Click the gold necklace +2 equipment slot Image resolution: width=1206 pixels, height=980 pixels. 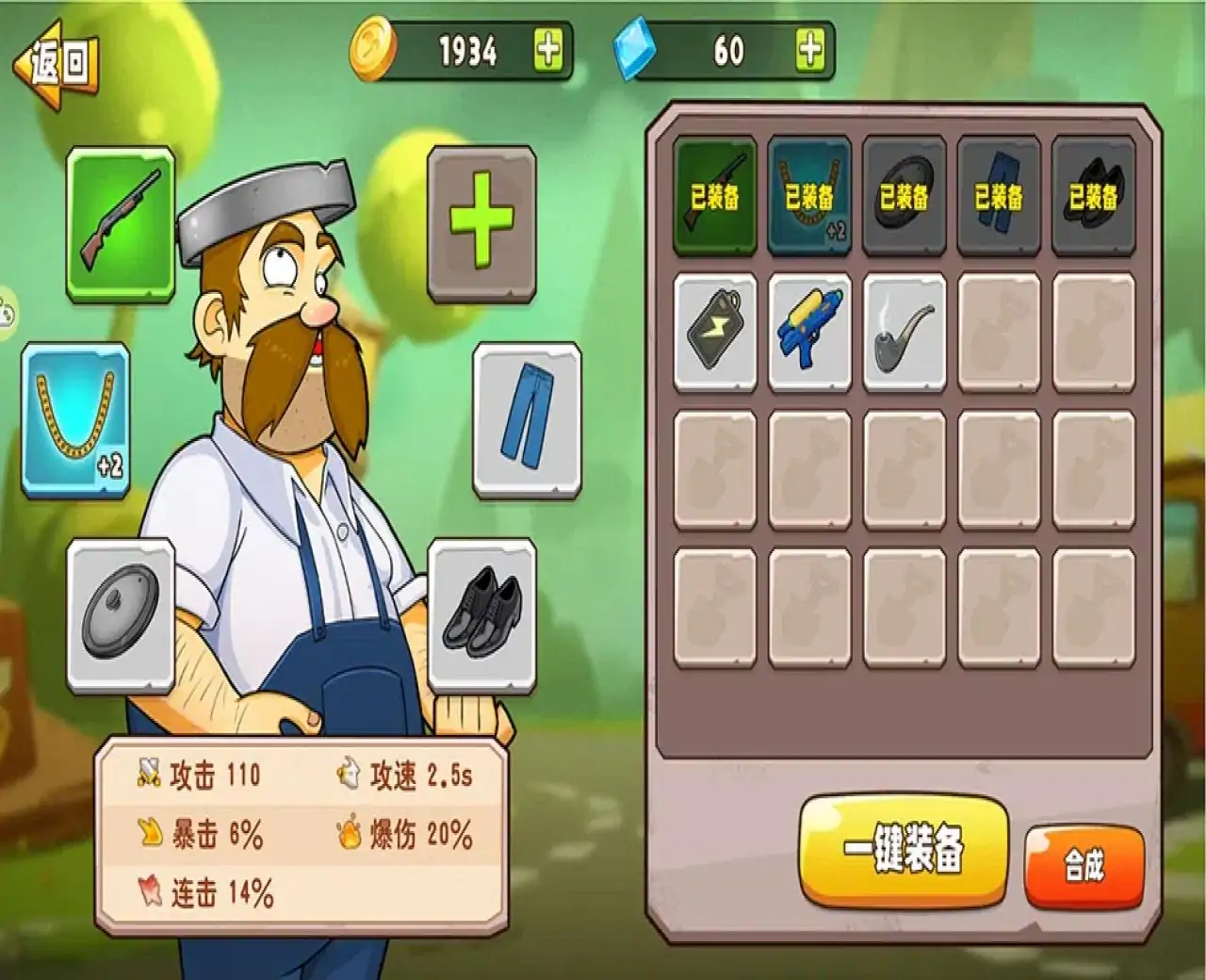click(75, 419)
